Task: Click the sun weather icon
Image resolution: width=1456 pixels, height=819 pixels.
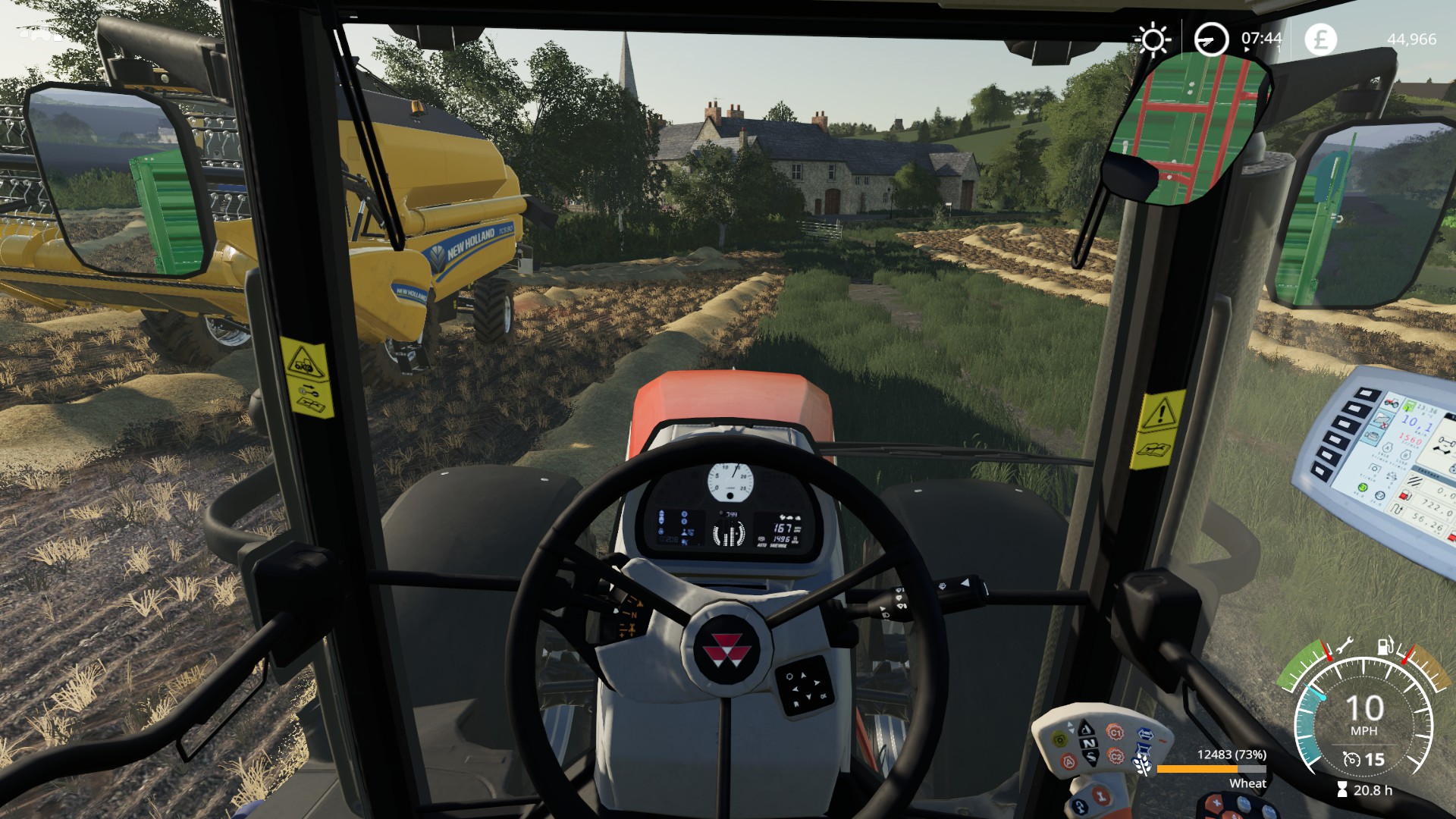Action: pyautogui.click(x=1152, y=39)
